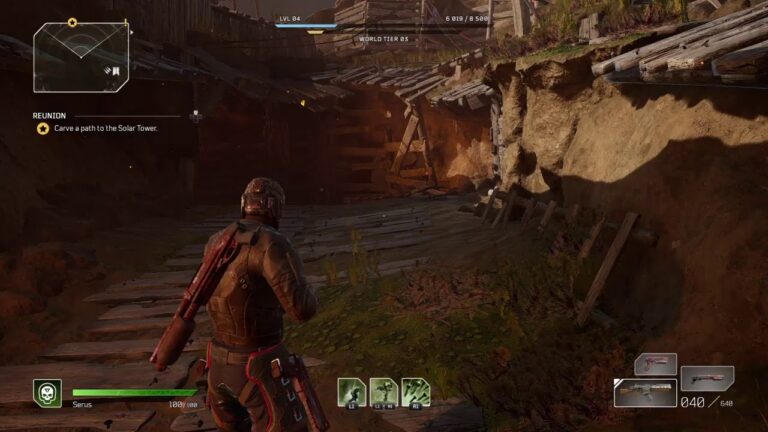This screenshot has height=432, width=768.
Task: Activate the middle skill icon
Action: tap(383, 391)
